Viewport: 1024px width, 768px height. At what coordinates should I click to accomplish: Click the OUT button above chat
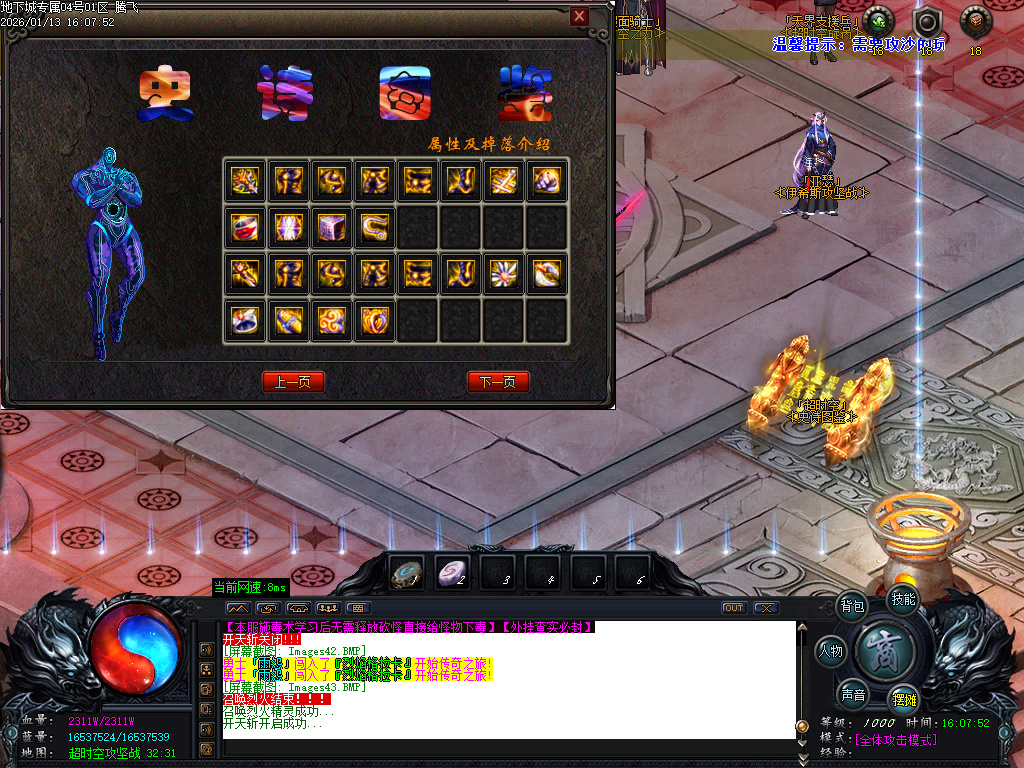coord(734,608)
